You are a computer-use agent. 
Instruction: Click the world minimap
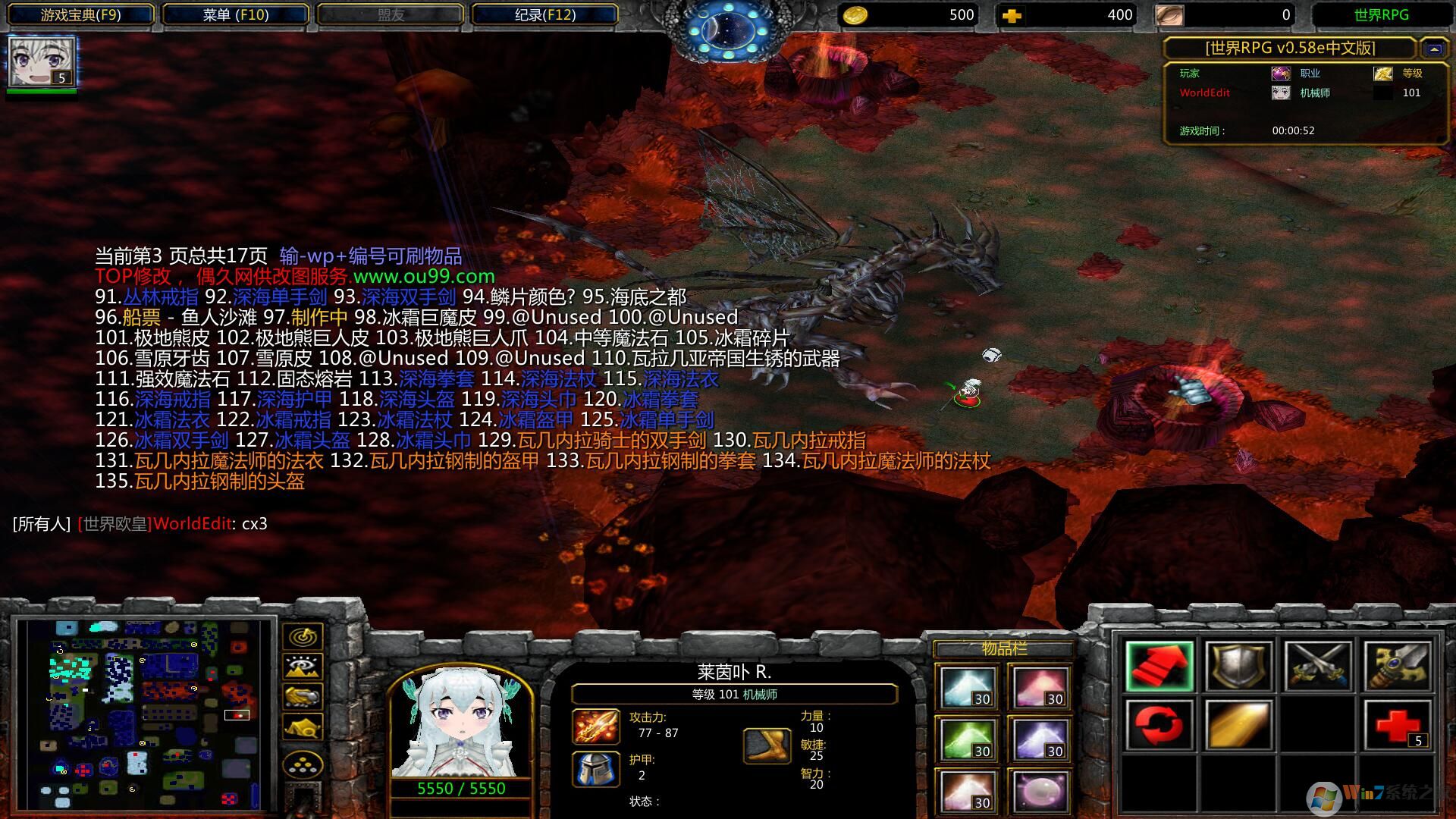tap(146, 714)
